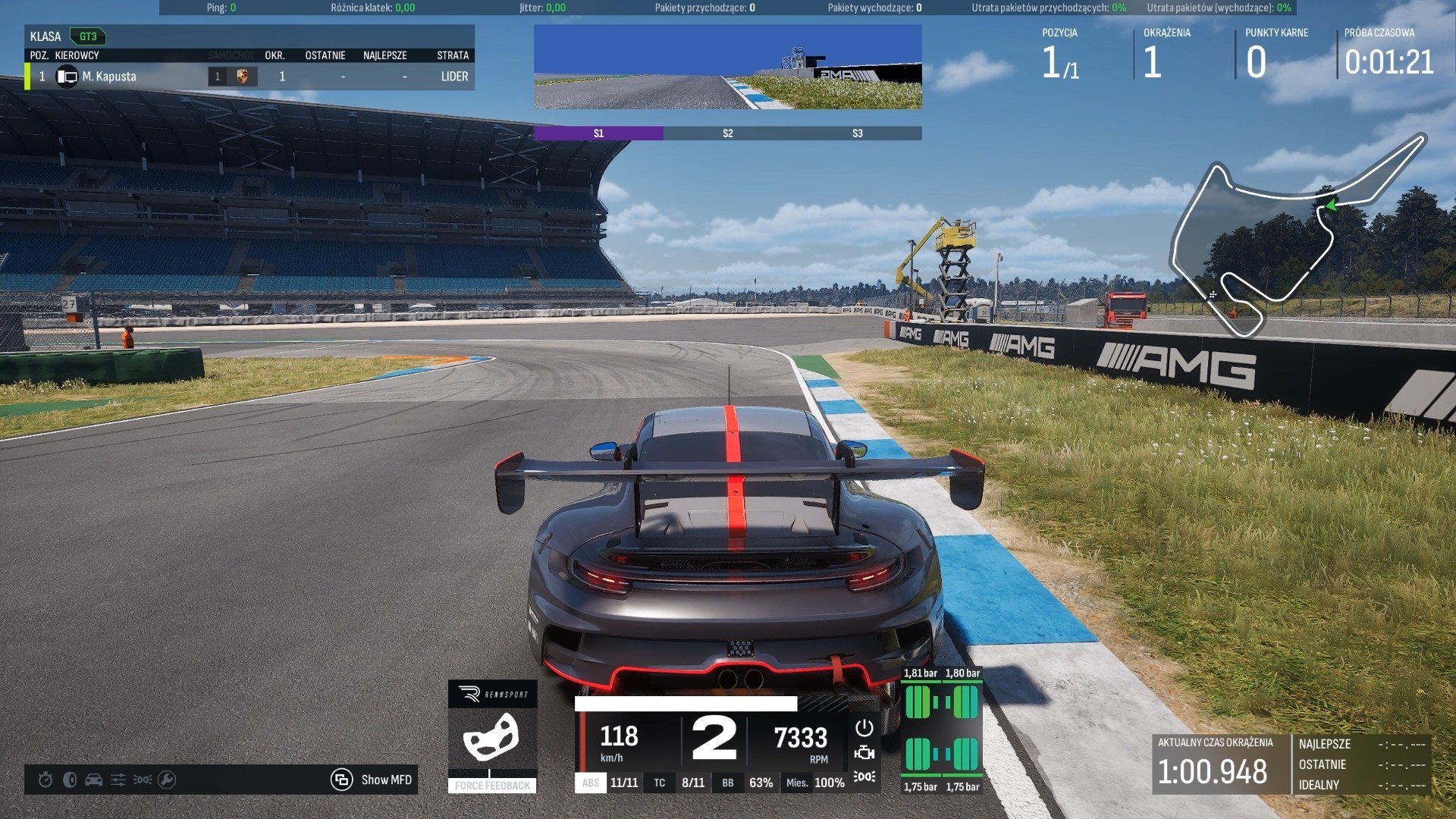Screen dimensions: 1456x819
Task: Select sector S3 on the sector bar
Action: (857, 133)
